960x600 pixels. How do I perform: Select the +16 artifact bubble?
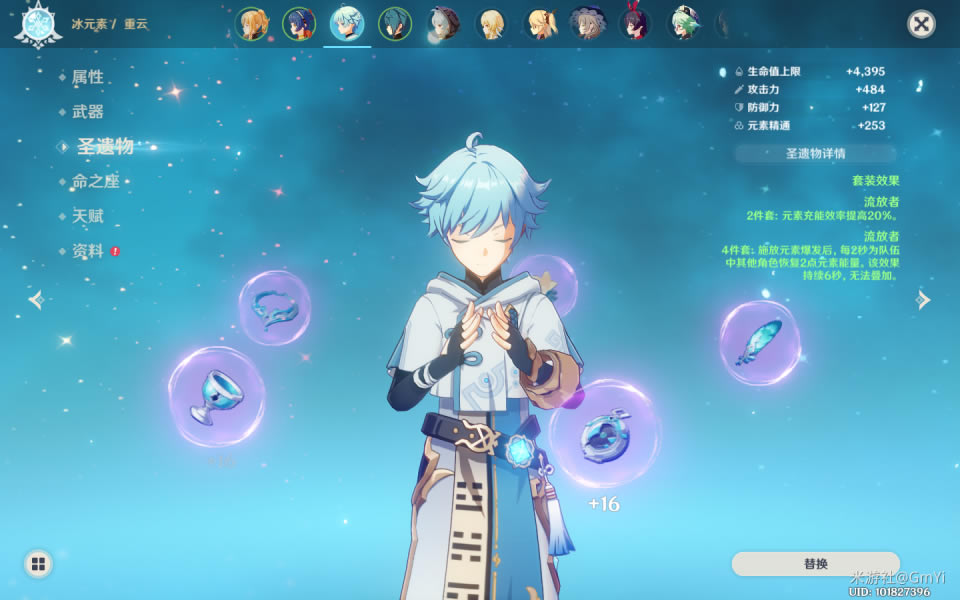[604, 434]
